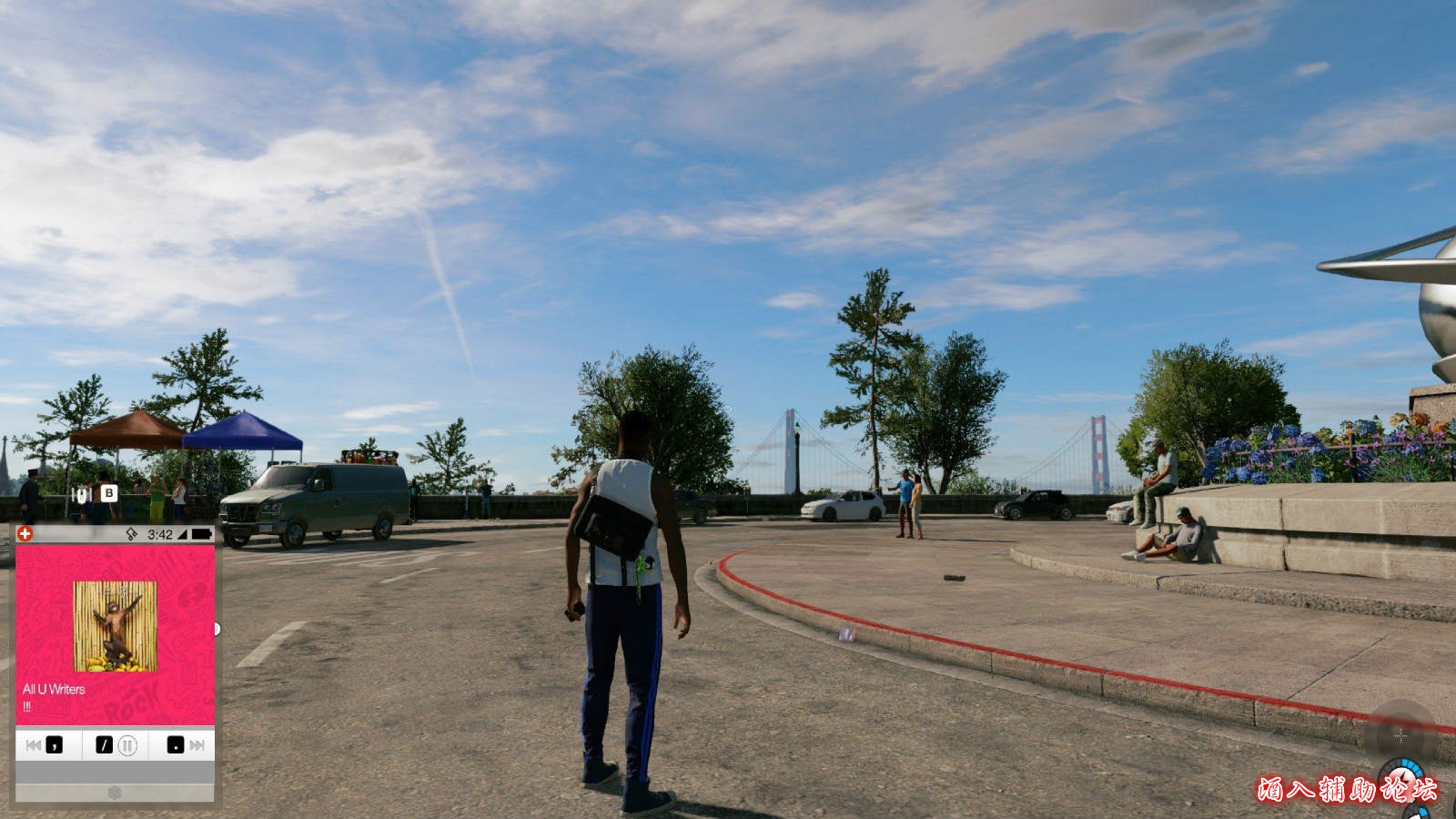Go back to the previous track
The image size is (1456, 819).
point(34,745)
